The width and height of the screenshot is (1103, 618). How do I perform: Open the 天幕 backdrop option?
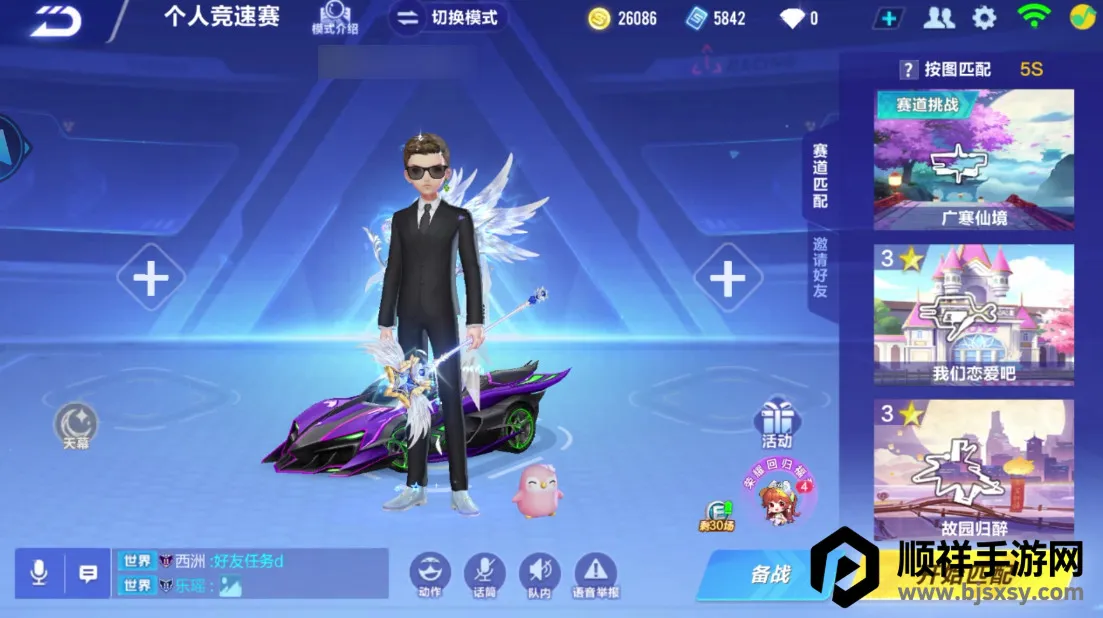pos(76,423)
